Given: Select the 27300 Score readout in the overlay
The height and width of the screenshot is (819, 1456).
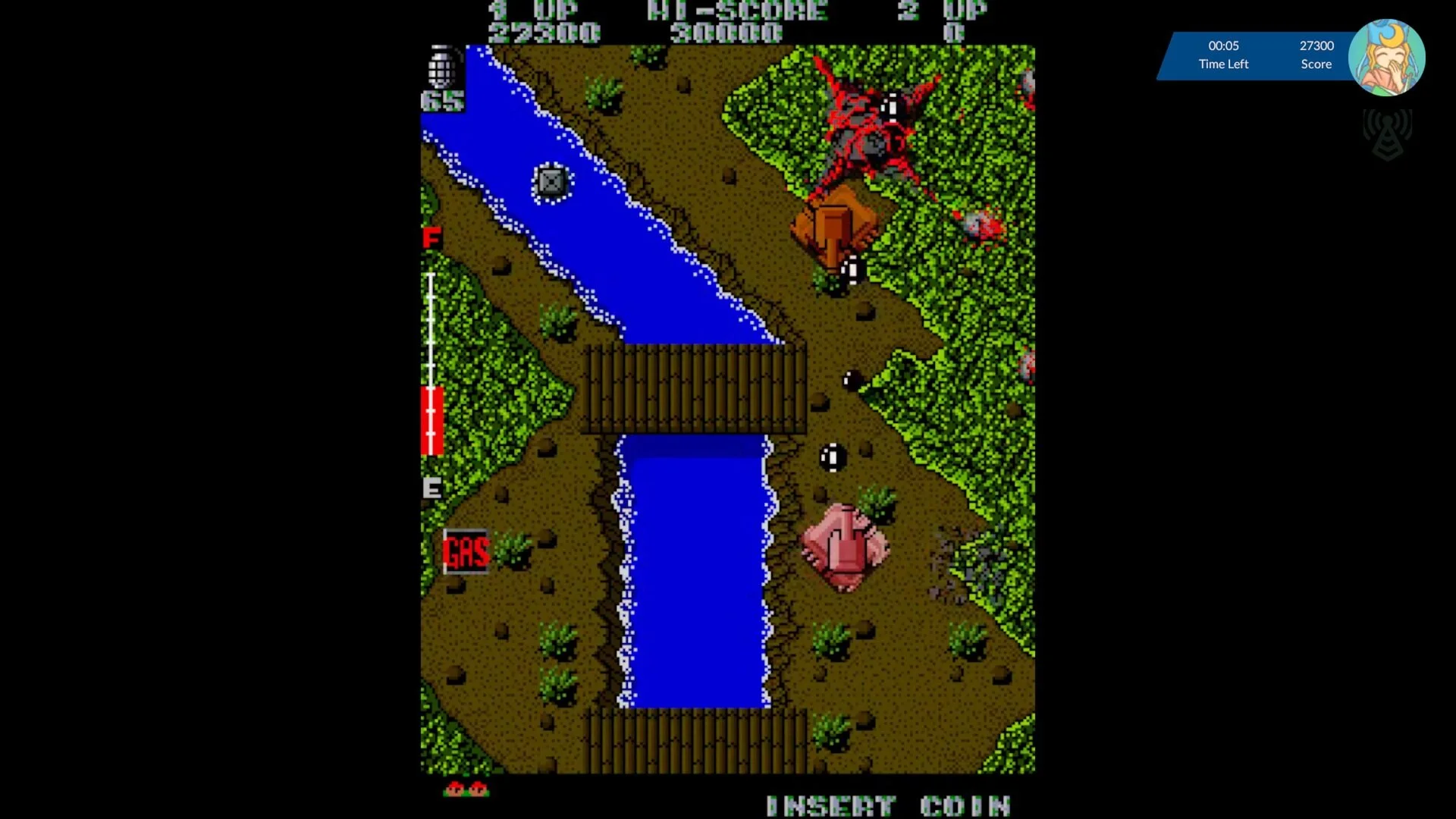Looking at the screenshot, I should pyautogui.click(x=1316, y=55).
